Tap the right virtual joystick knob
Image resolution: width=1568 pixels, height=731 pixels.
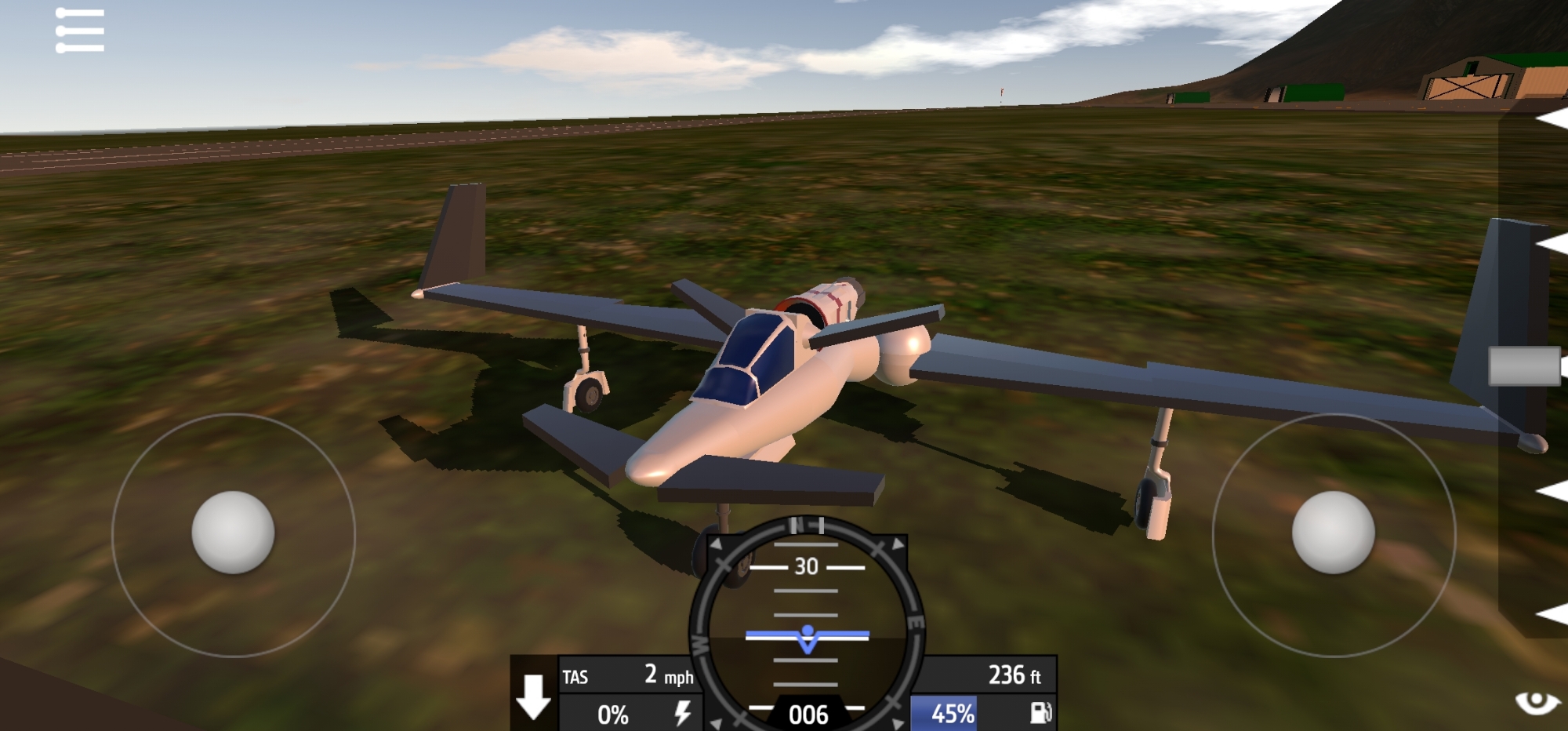[1333, 533]
